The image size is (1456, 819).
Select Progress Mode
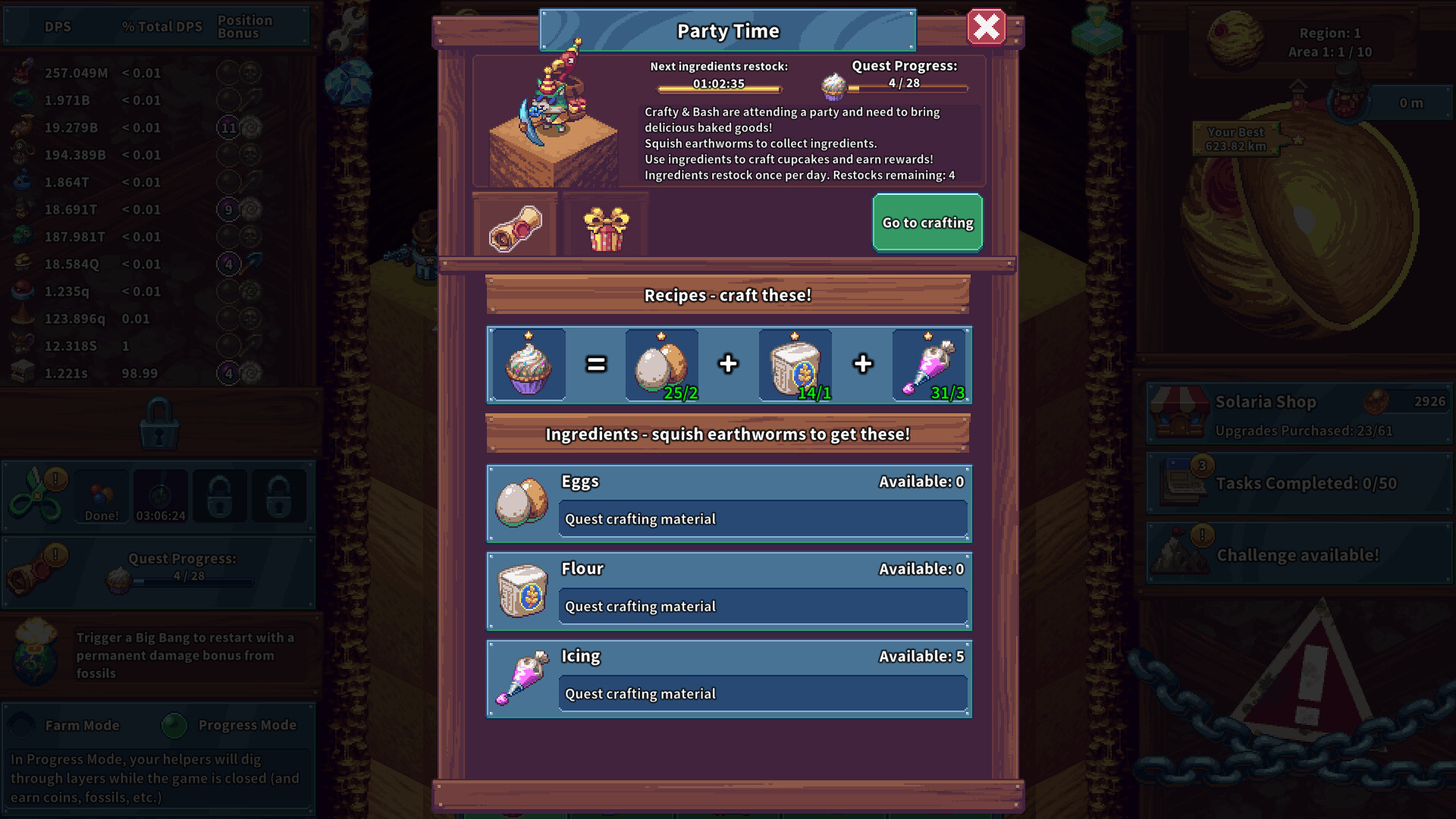click(x=175, y=725)
